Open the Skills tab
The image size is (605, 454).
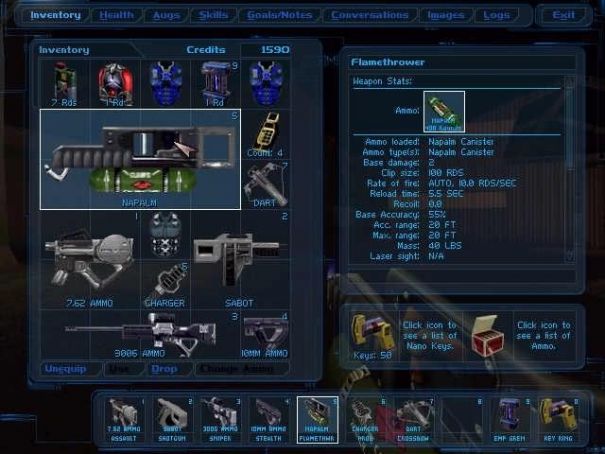click(x=212, y=15)
